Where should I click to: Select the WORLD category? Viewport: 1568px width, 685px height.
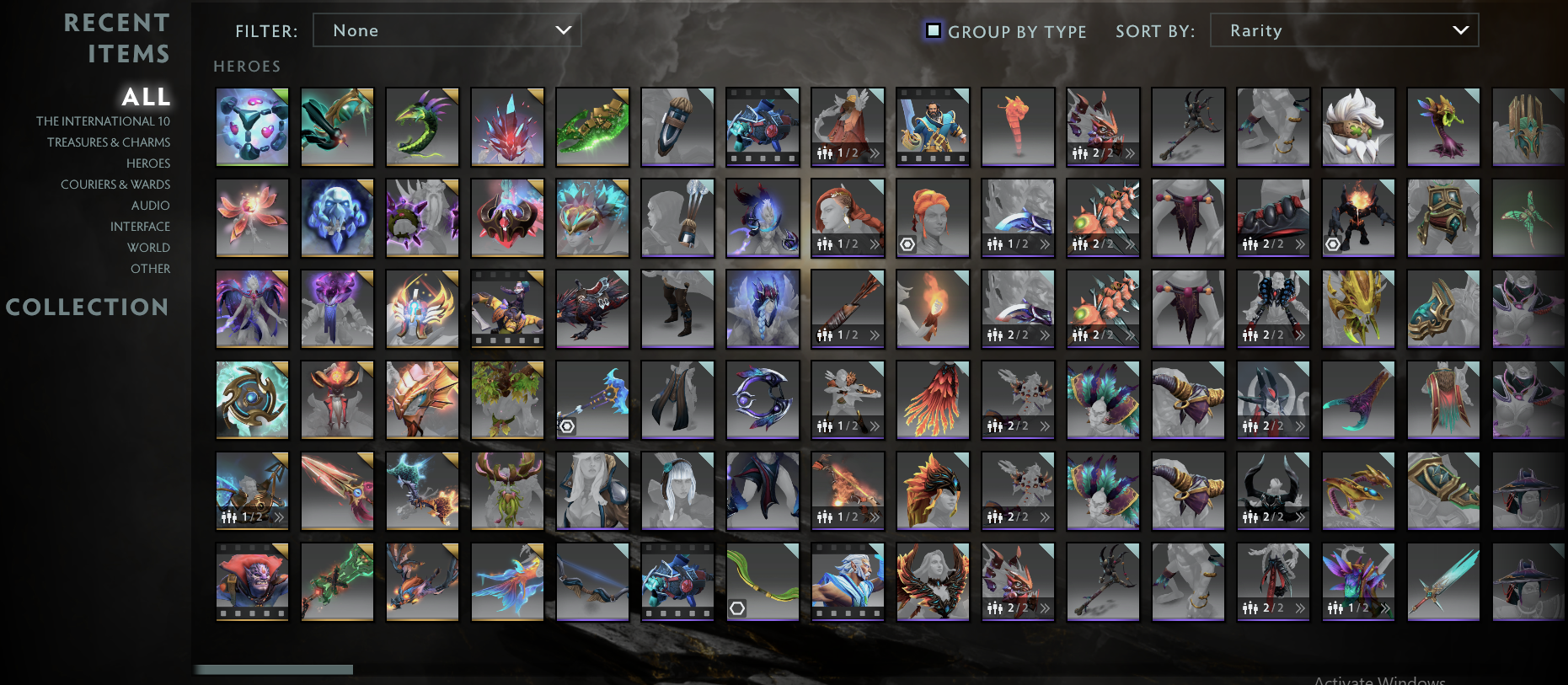pyautogui.click(x=150, y=247)
